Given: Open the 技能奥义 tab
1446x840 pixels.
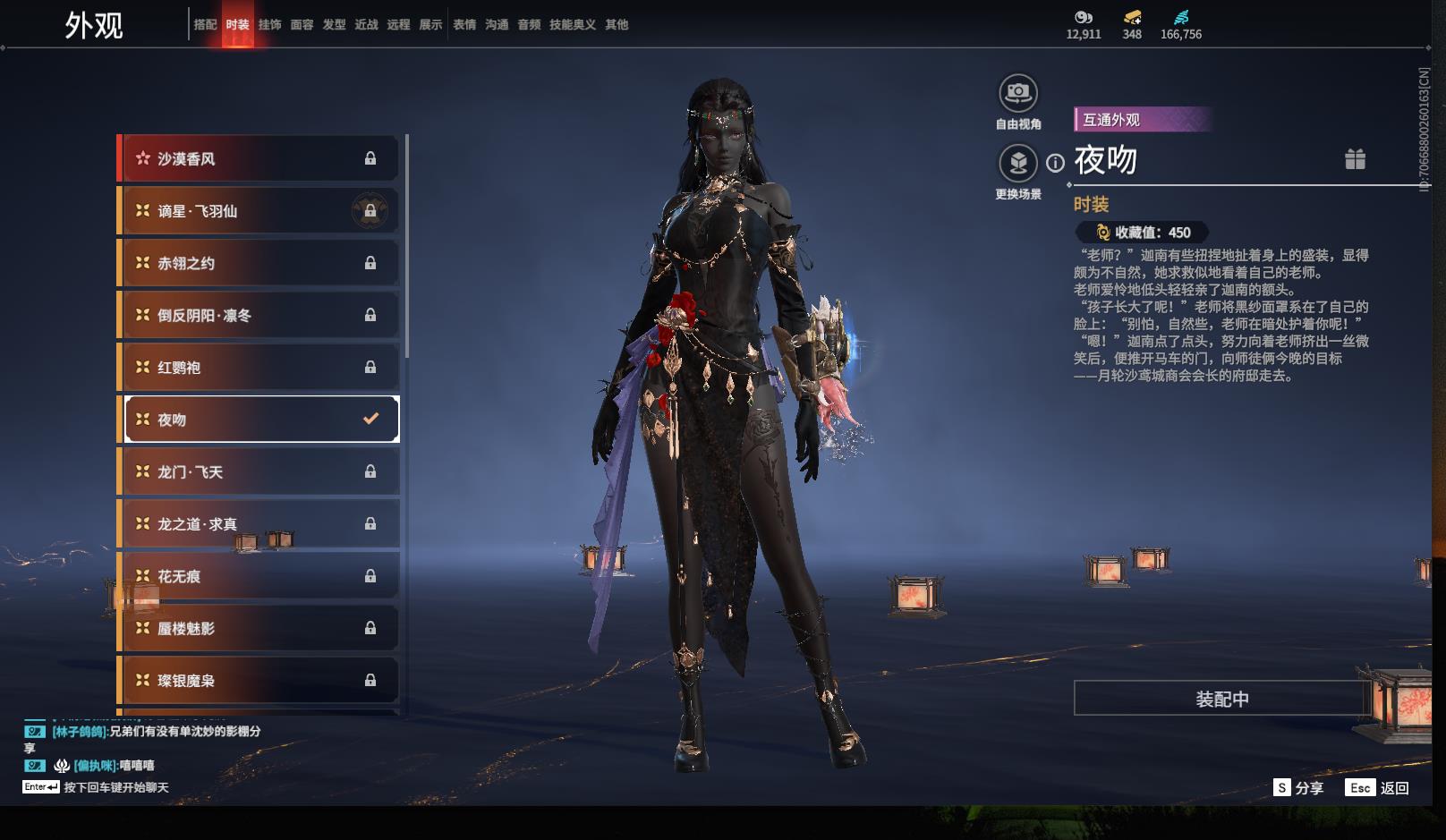Looking at the screenshot, I should pyautogui.click(x=572, y=25).
